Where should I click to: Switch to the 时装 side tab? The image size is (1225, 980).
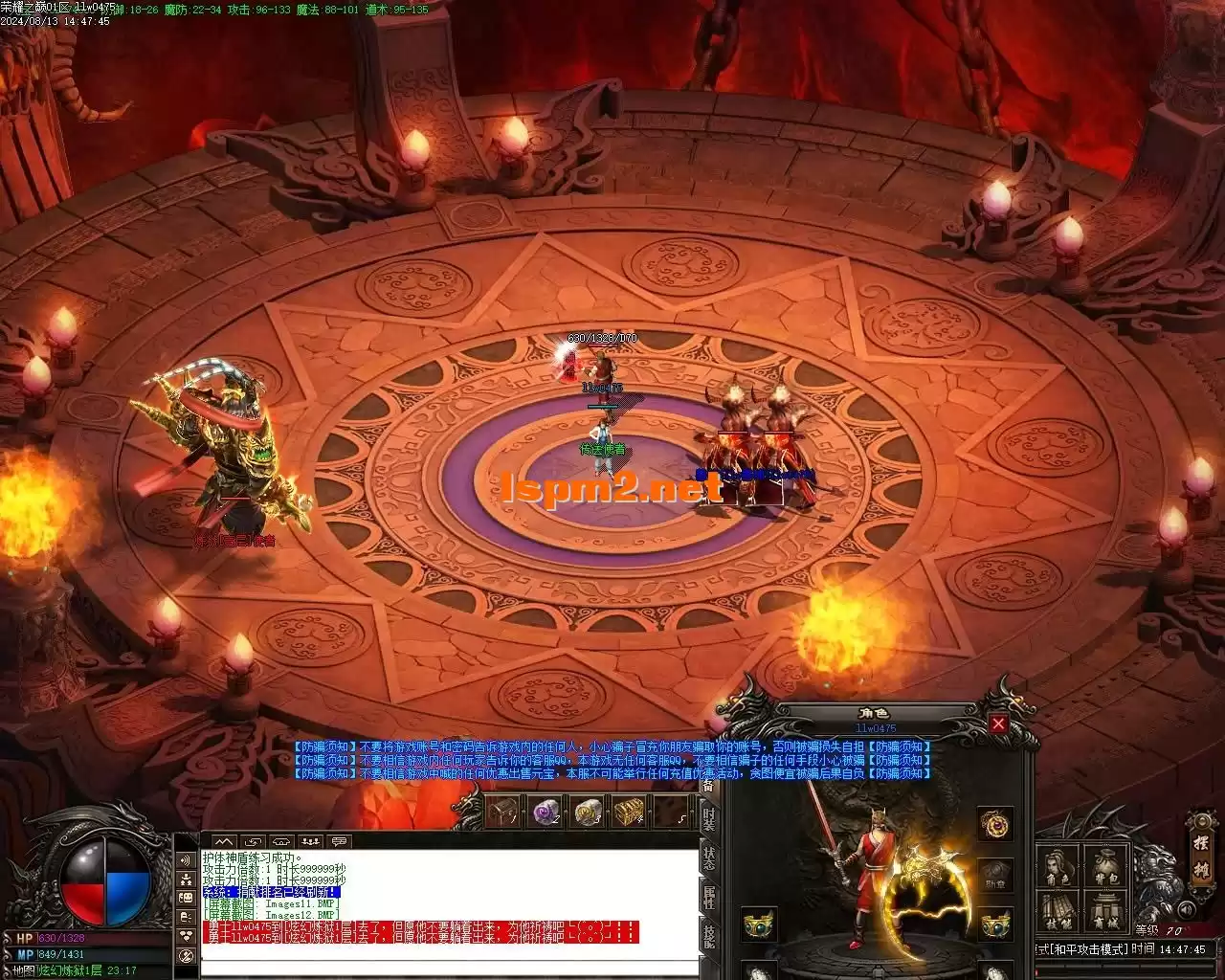coord(708,819)
